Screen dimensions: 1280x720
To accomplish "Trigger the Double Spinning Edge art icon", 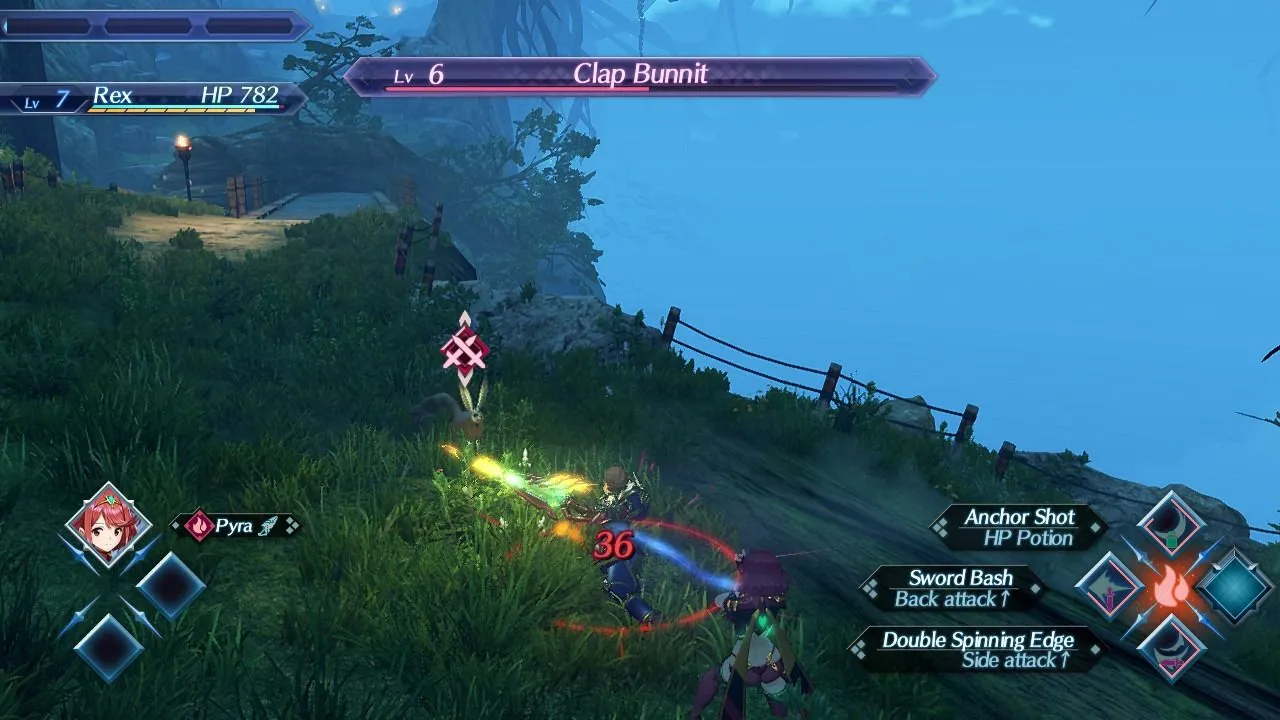I will [1170, 647].
